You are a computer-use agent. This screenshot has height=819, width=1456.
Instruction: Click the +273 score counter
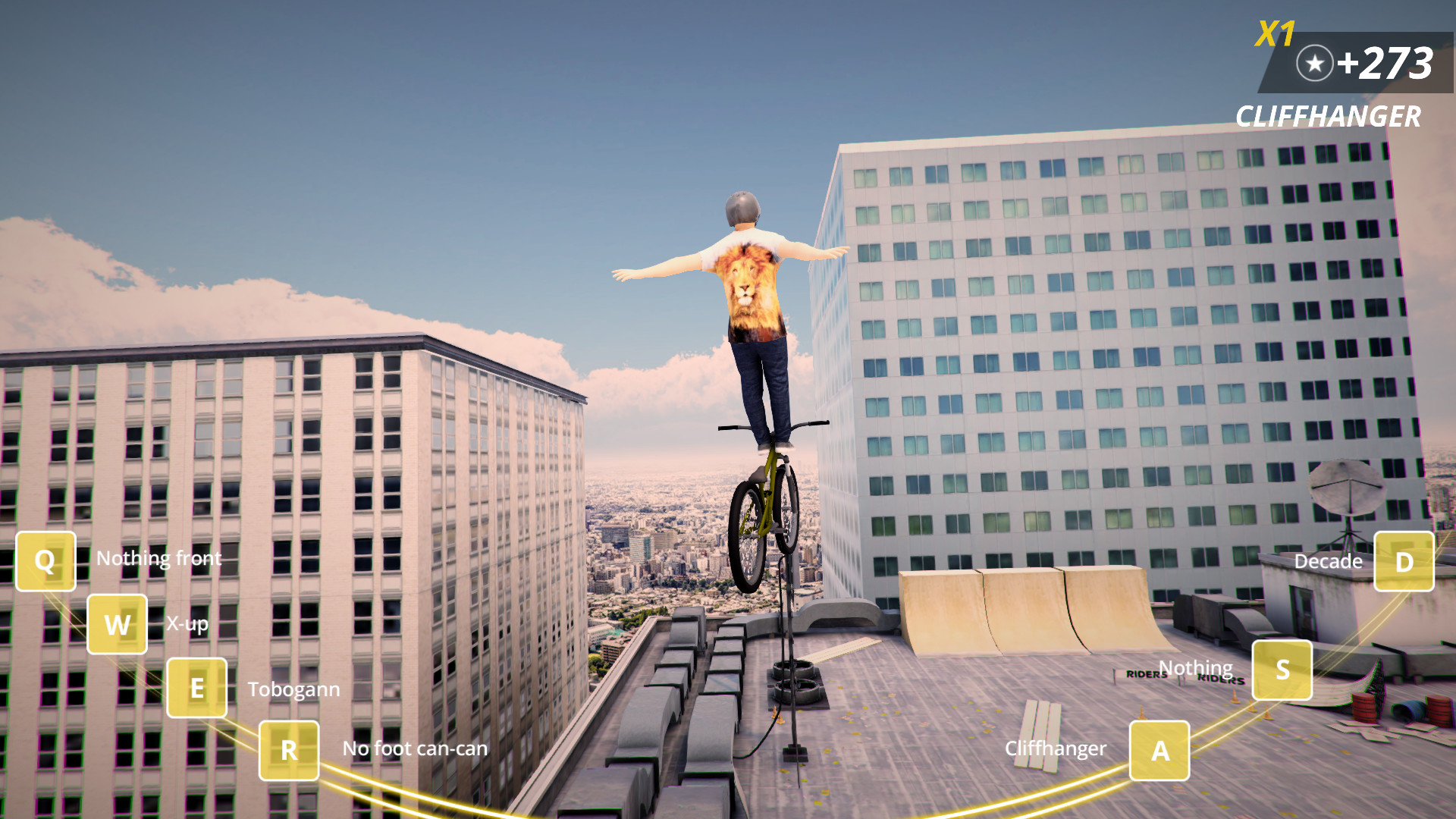tap(1388, 64)
